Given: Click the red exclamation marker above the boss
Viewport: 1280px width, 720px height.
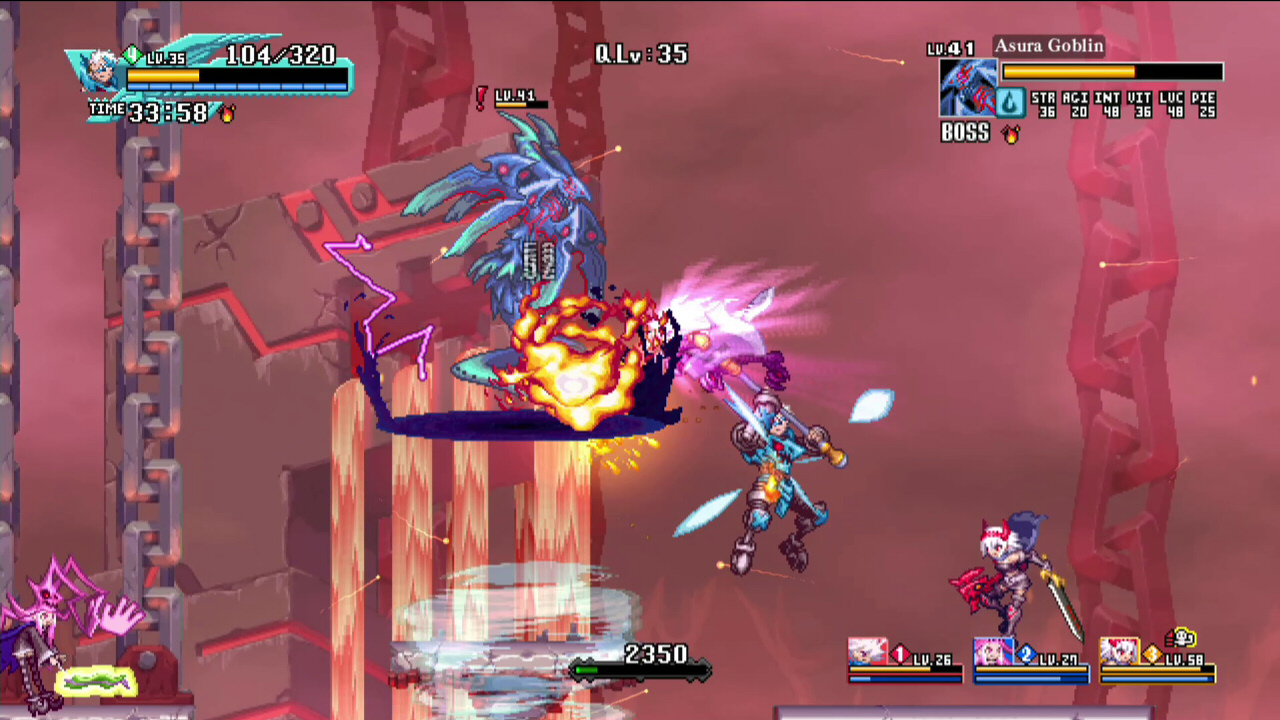Looking at the screenshot, I should 481,100.
